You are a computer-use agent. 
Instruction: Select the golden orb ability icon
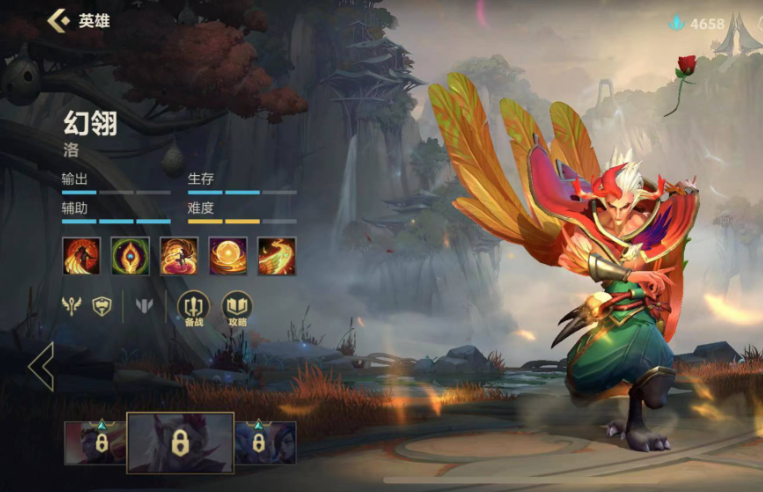[228, 255]
